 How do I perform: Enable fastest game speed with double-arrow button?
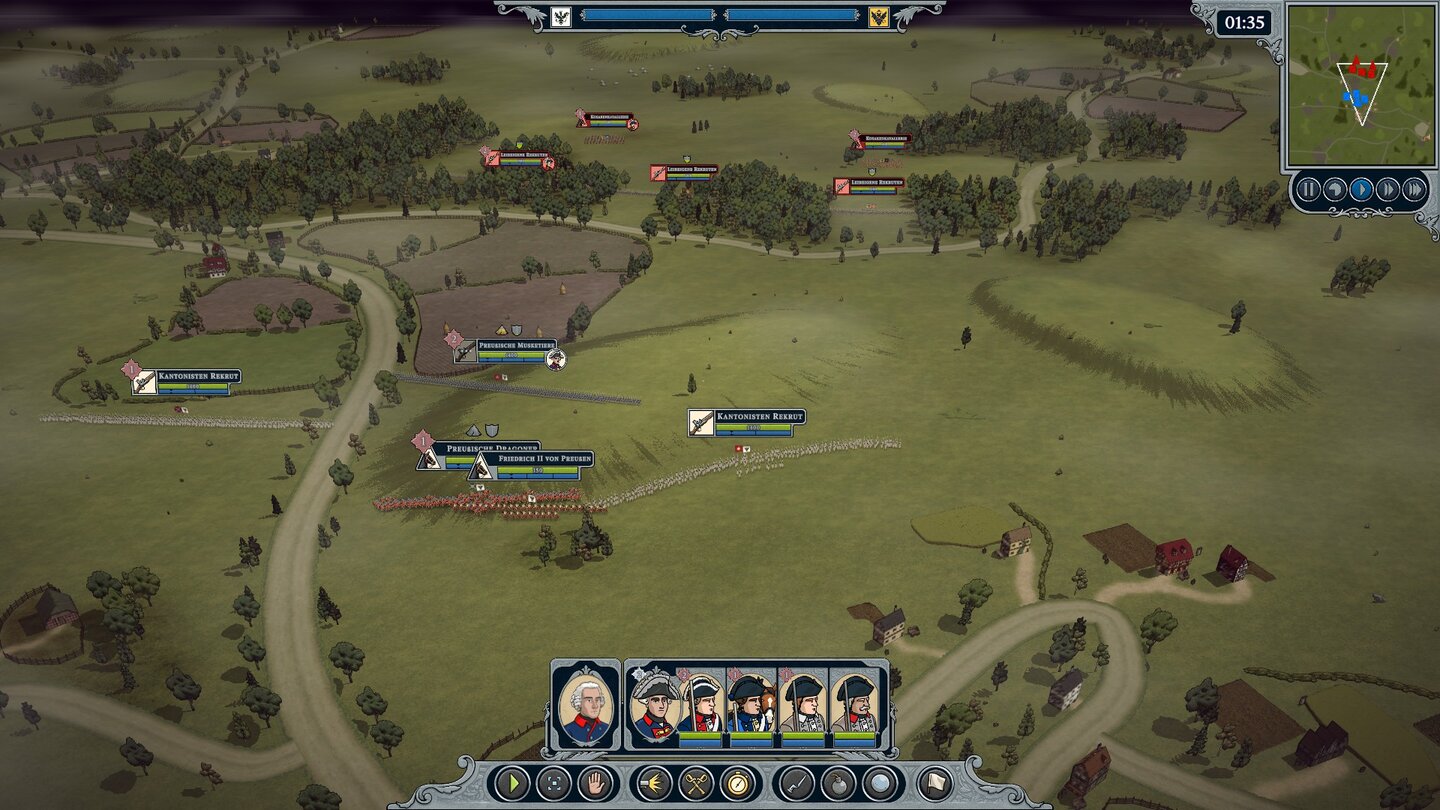coord(1414,187)
